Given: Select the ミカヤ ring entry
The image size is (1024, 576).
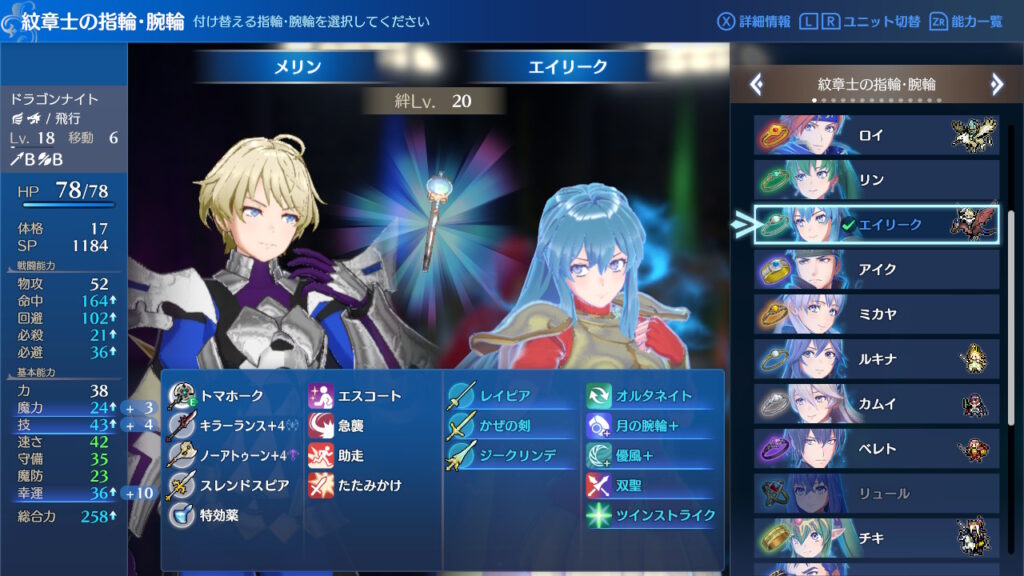Looking at the screenshot, I should pyautogui.click(x=876, y=315).
